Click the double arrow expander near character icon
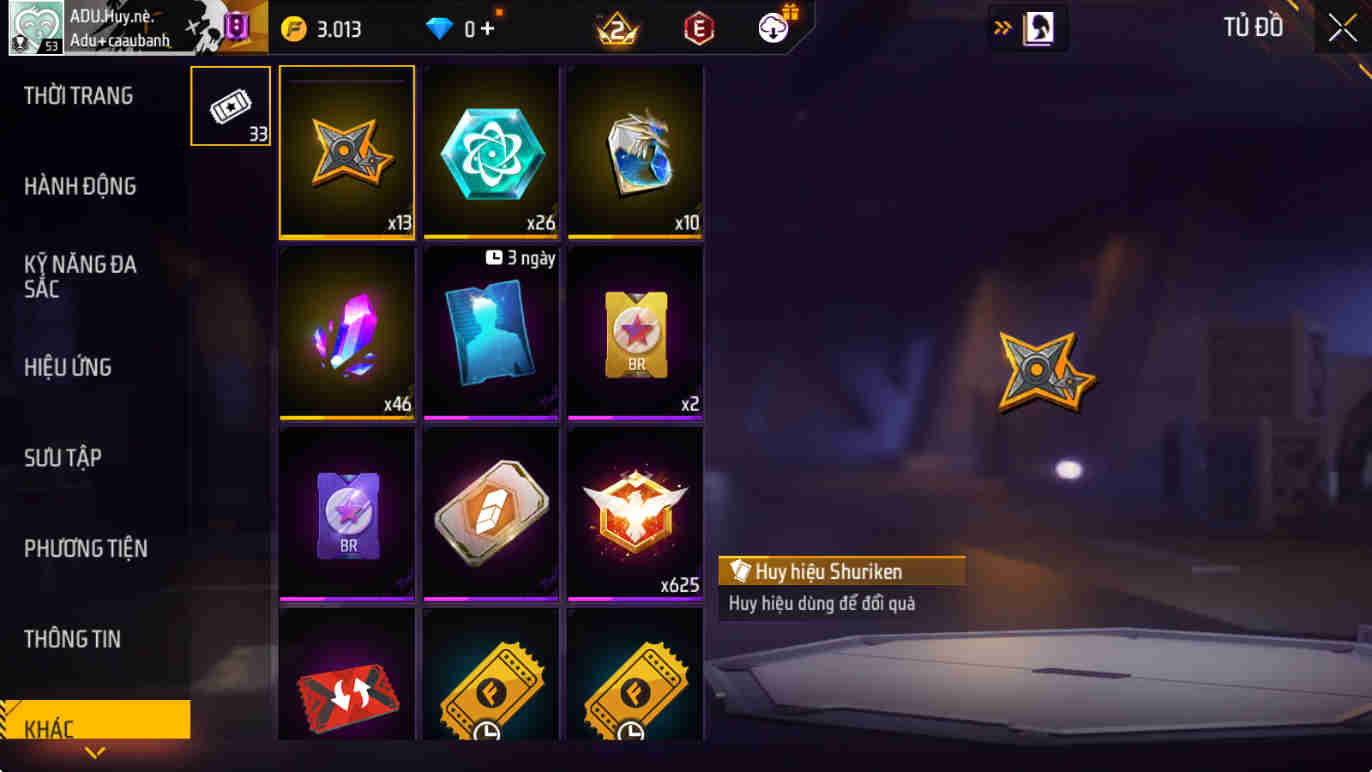Image resolution: width=1372 pixels, height=772 pixels. tap(1001, 28)
